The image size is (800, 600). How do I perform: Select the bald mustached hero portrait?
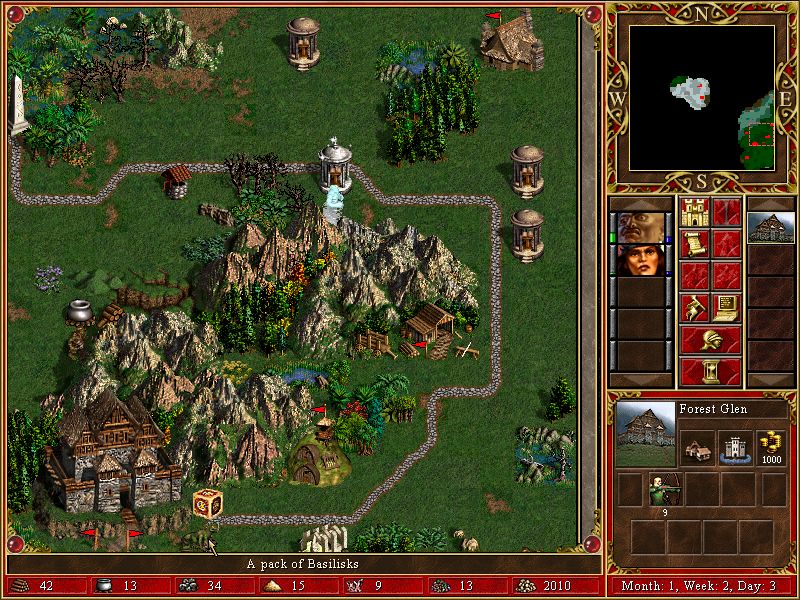tap(637, 227)
